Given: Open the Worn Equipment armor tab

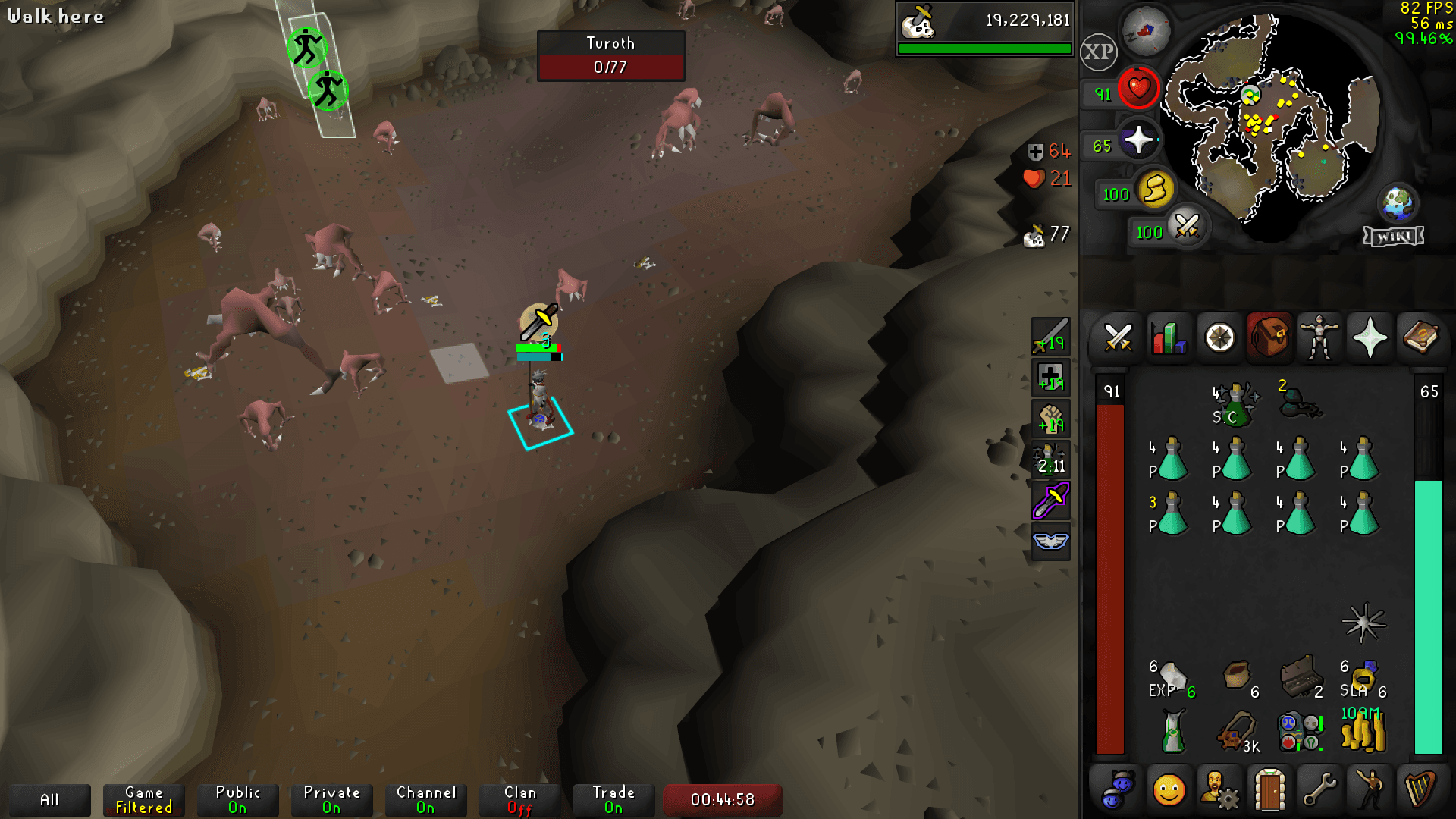Looking at the screenshot, I should point(1318,339).
